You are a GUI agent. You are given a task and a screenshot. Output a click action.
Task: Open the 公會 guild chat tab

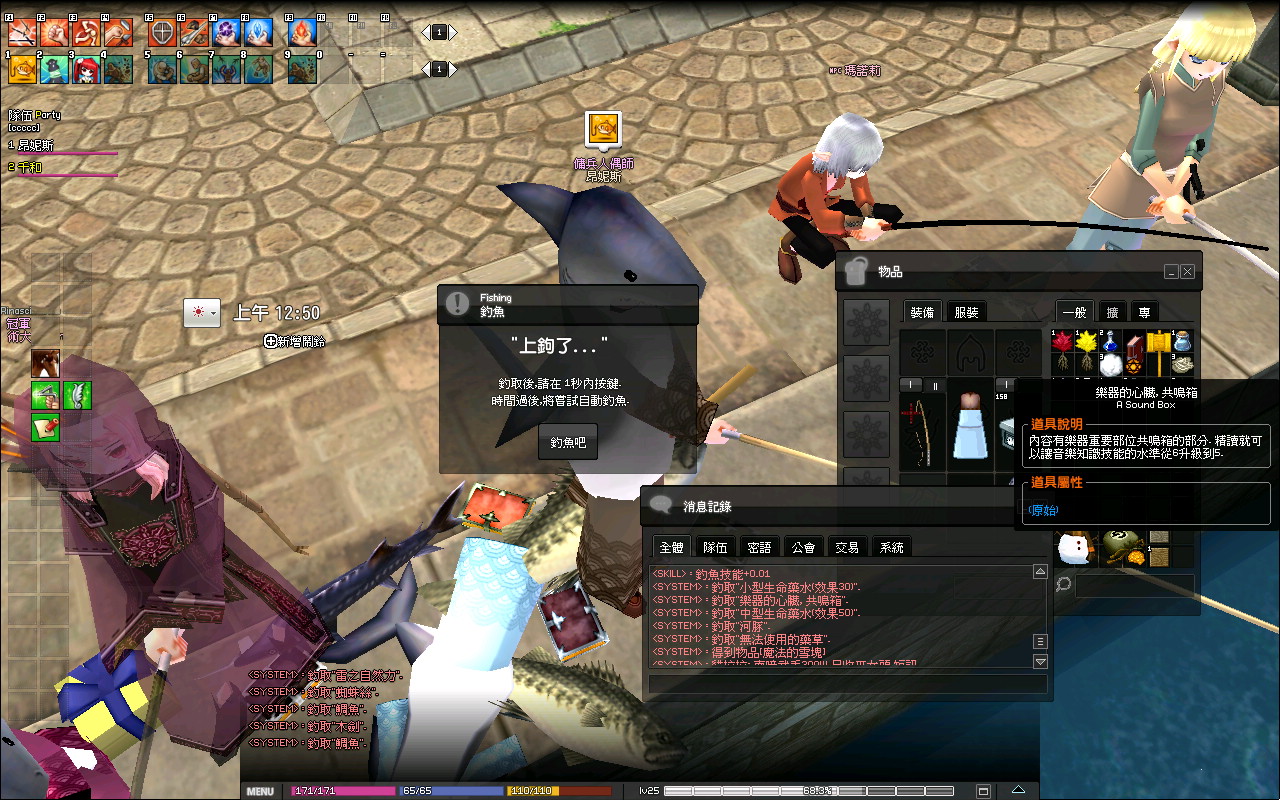803,547
